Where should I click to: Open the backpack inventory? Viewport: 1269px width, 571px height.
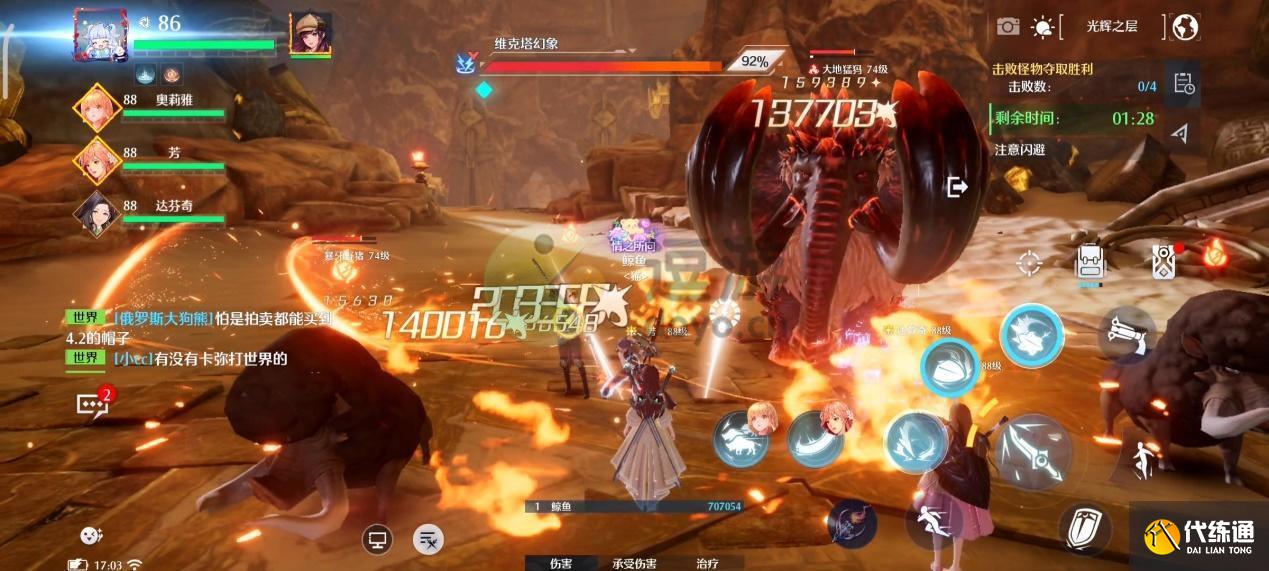[x=1089, y=263]
